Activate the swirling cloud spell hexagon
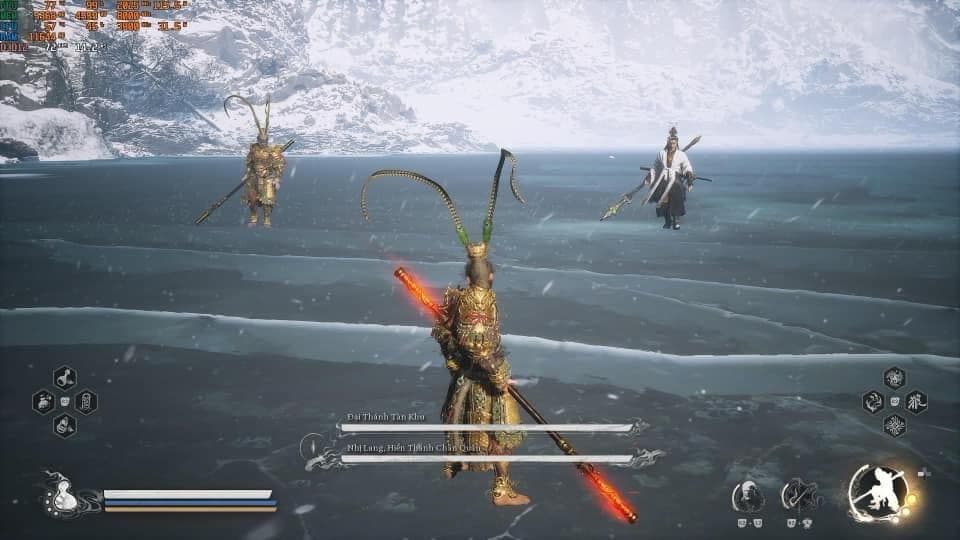 (x=873, y=402)
